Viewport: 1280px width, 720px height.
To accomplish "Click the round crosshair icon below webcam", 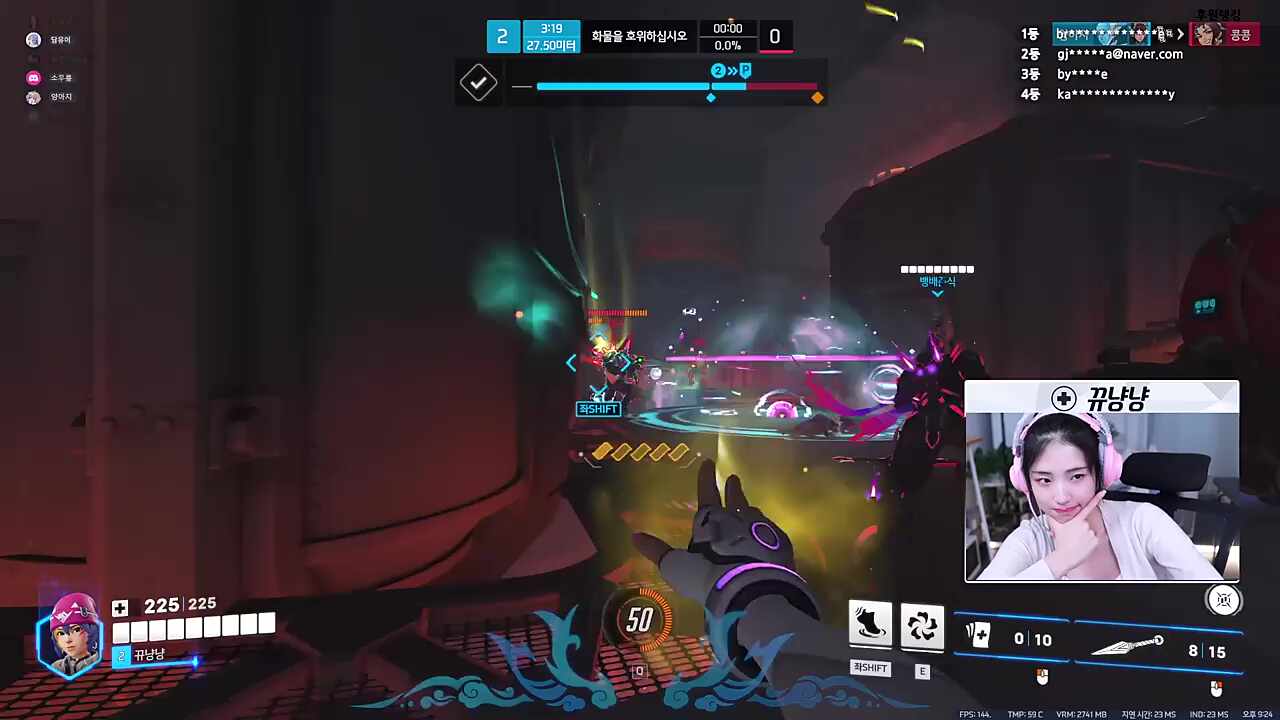I will point(1223,599).
